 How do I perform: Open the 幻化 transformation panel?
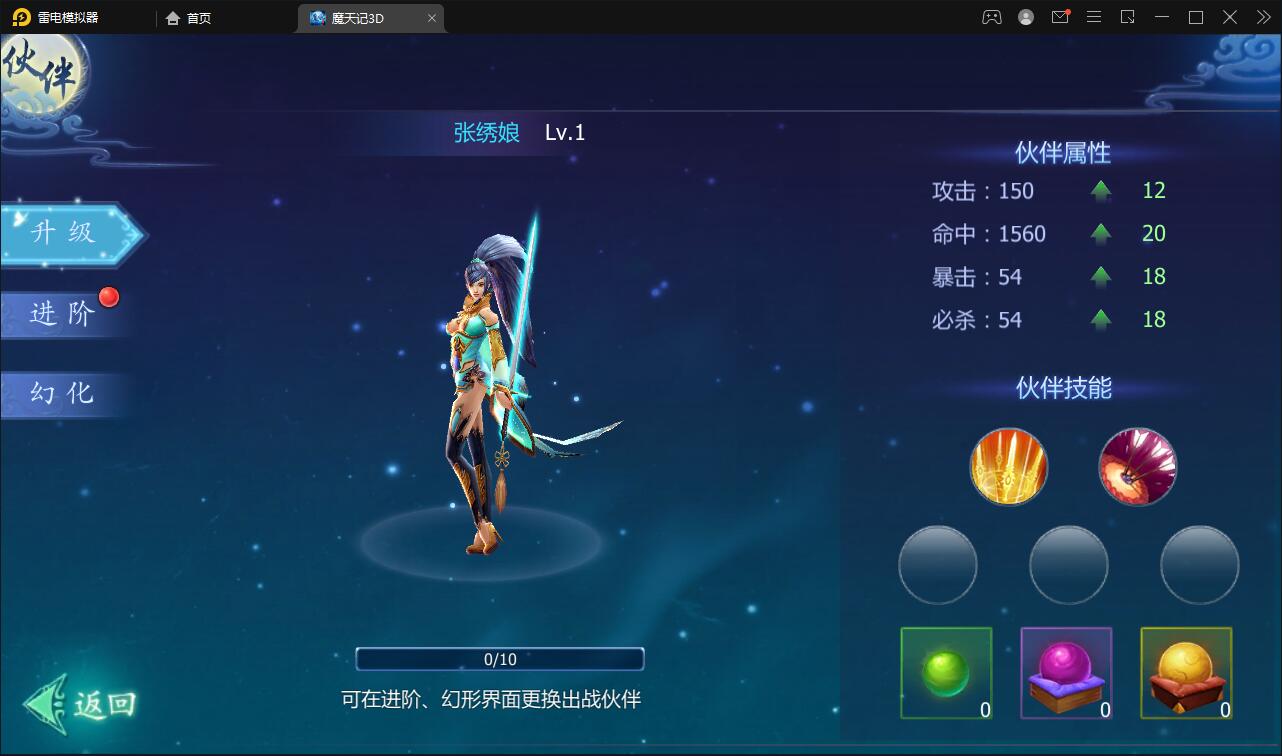63,394
